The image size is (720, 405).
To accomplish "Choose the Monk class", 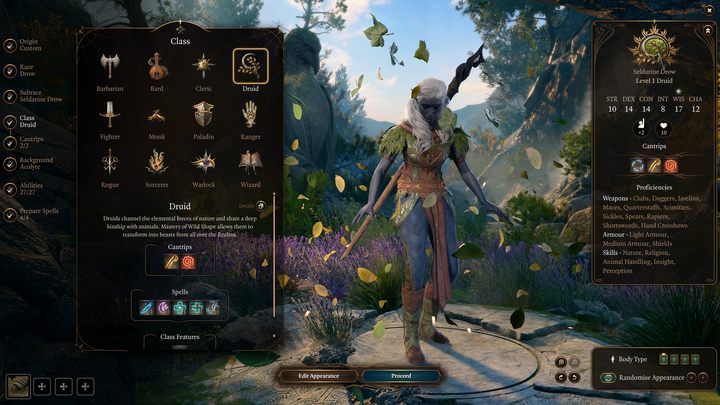I will [x=157, y=114].
